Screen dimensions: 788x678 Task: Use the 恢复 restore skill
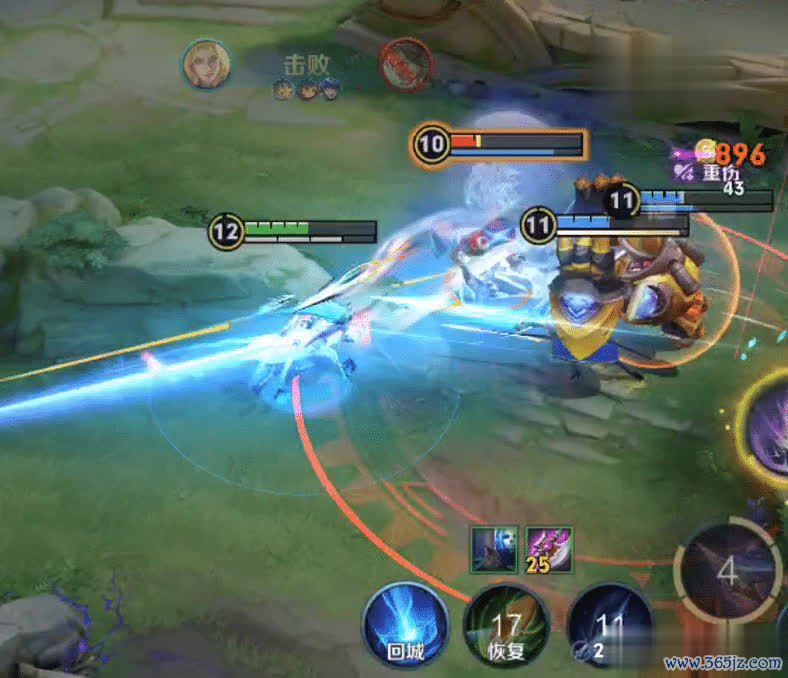pyautogui.click(x=506, y=628)
